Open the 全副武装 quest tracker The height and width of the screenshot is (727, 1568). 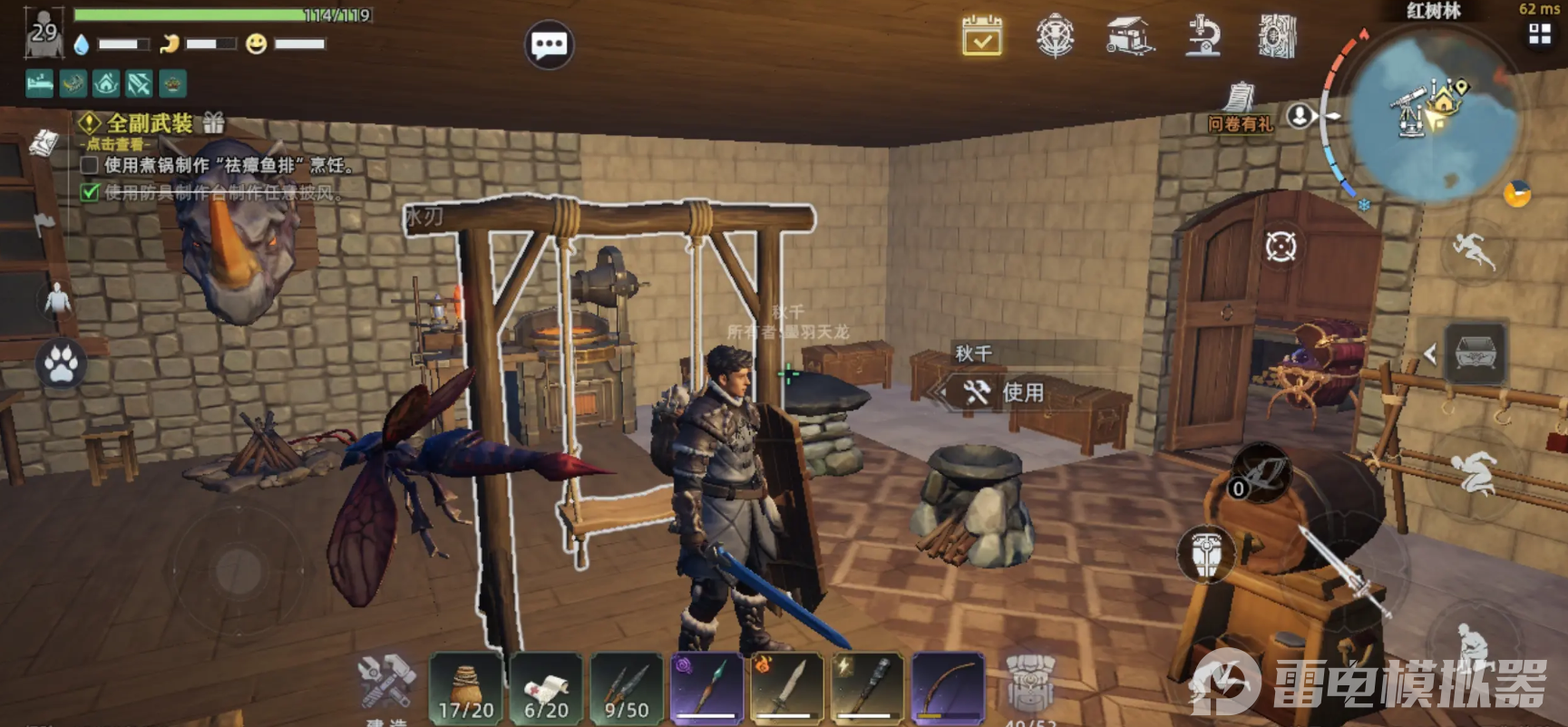pos(150,123)
